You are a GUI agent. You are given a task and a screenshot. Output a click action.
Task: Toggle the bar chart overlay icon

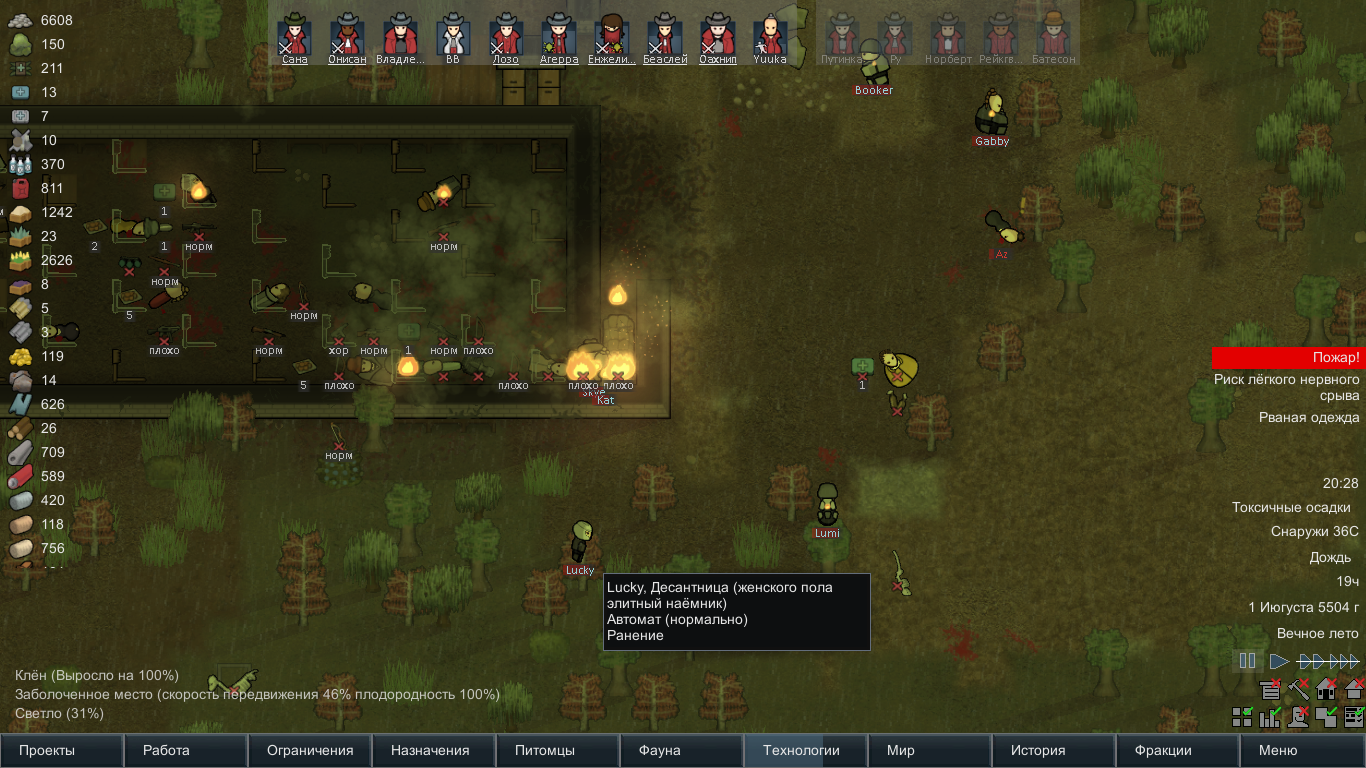click(1270, 716)
